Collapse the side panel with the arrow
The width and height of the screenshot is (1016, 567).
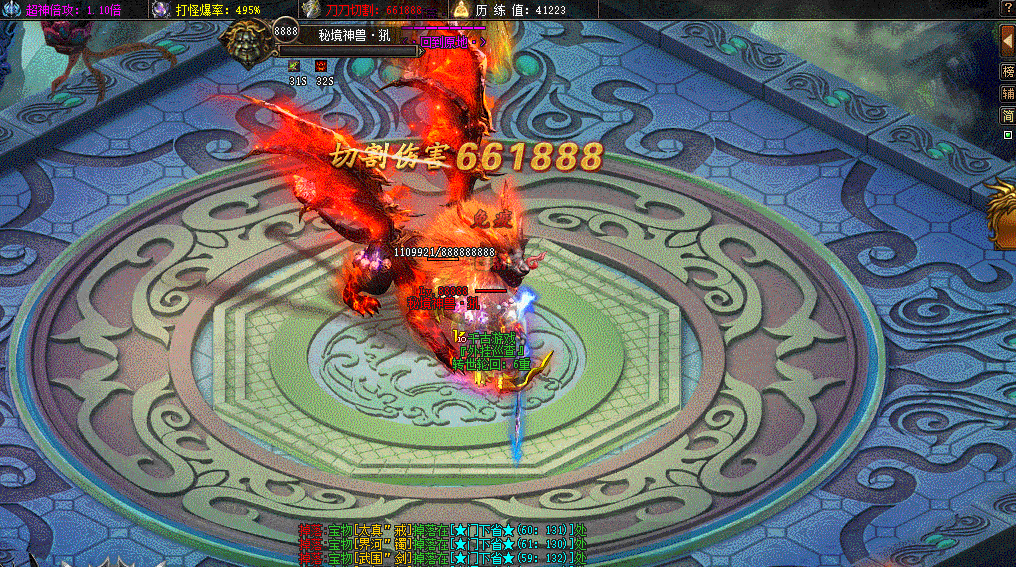point(1007,42)
